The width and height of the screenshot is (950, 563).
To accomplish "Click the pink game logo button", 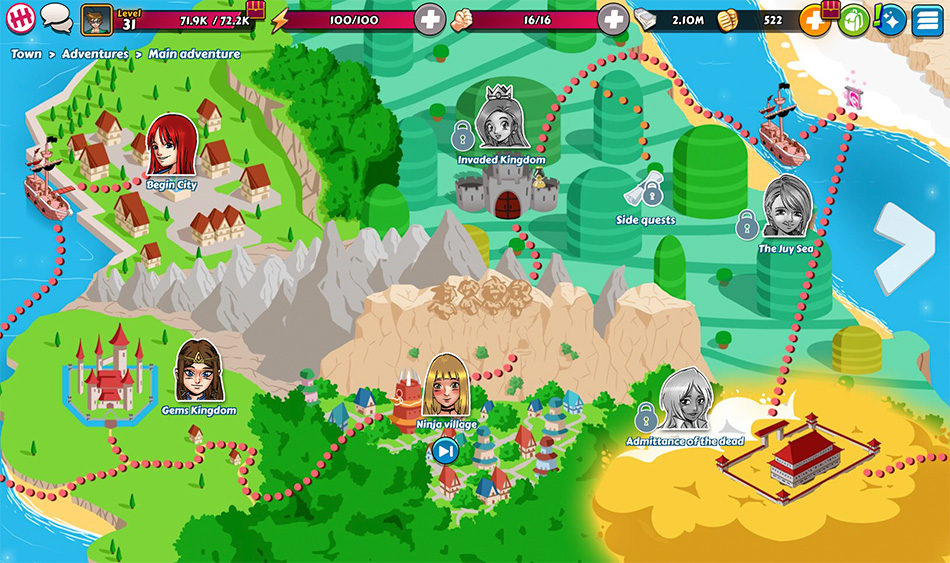I will pos(20,18).
